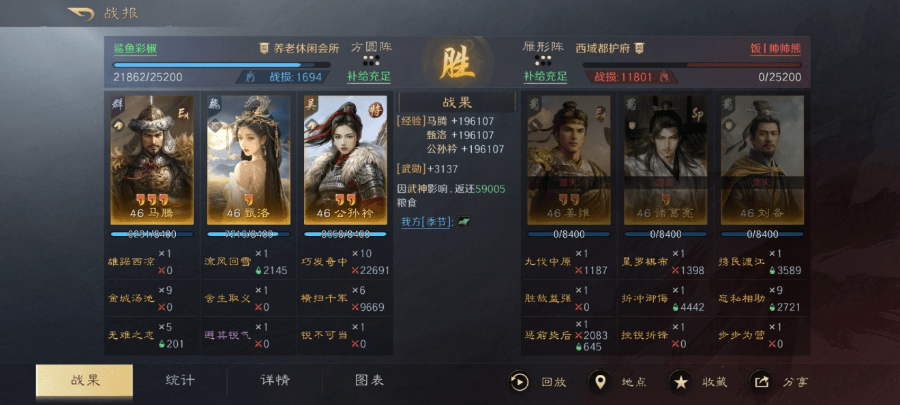The height and width of the screenshot is (405, 900).
Task: Switch to the 统计 tab
Action: [180, 381]
